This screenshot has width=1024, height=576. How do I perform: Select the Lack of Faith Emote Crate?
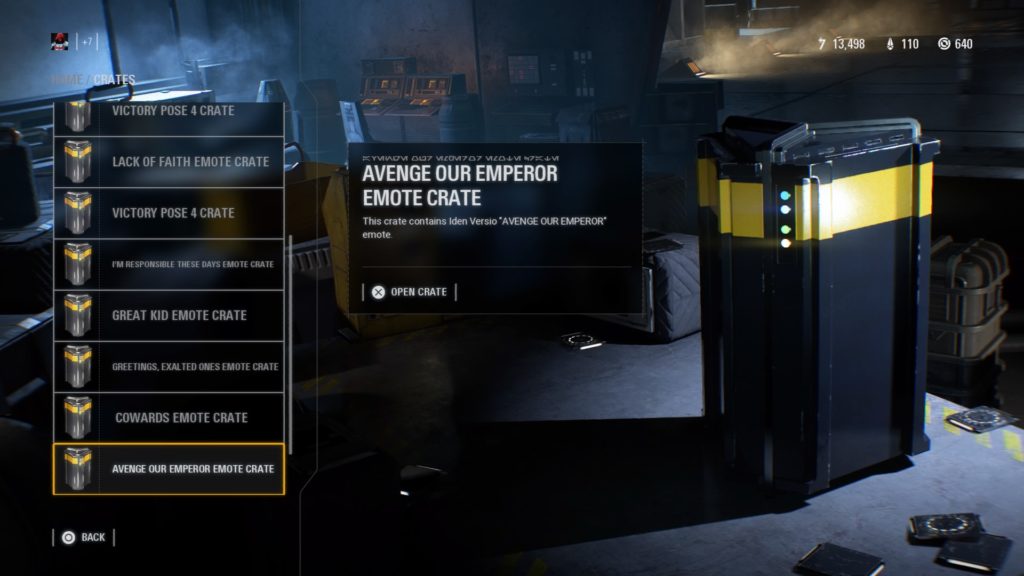tap(169, 162)
